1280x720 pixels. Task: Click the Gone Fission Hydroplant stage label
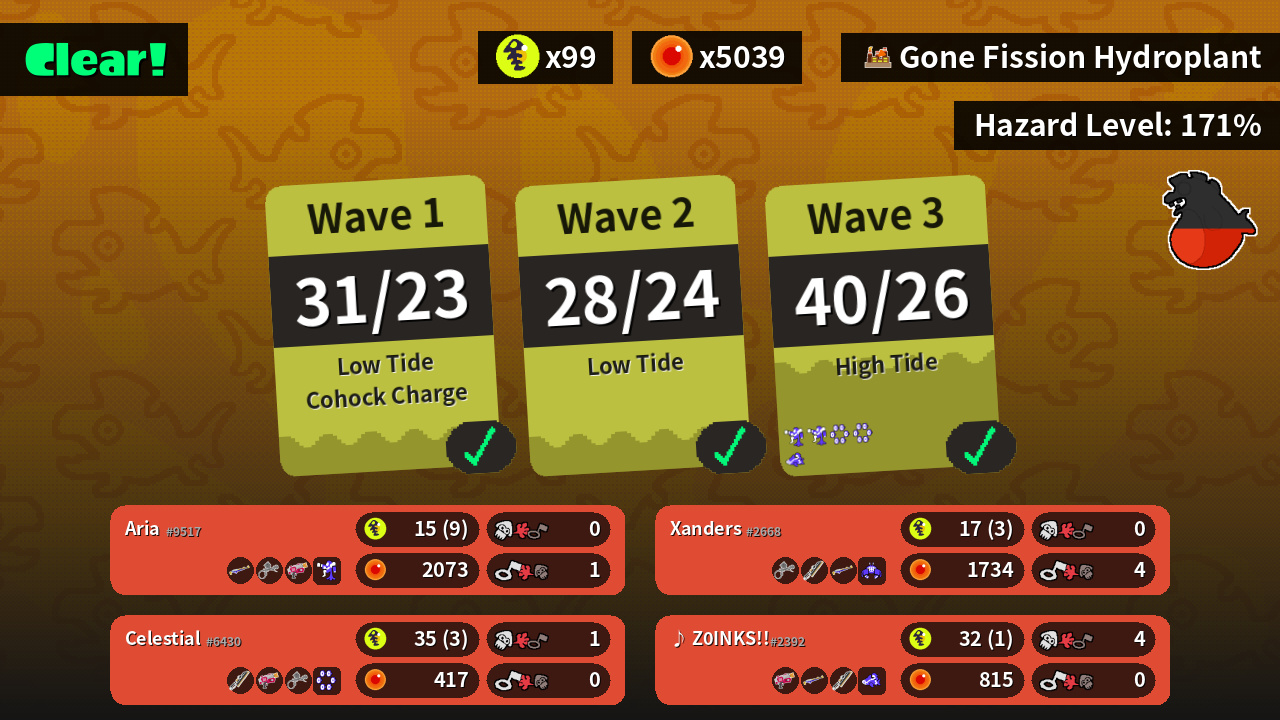1060,57
